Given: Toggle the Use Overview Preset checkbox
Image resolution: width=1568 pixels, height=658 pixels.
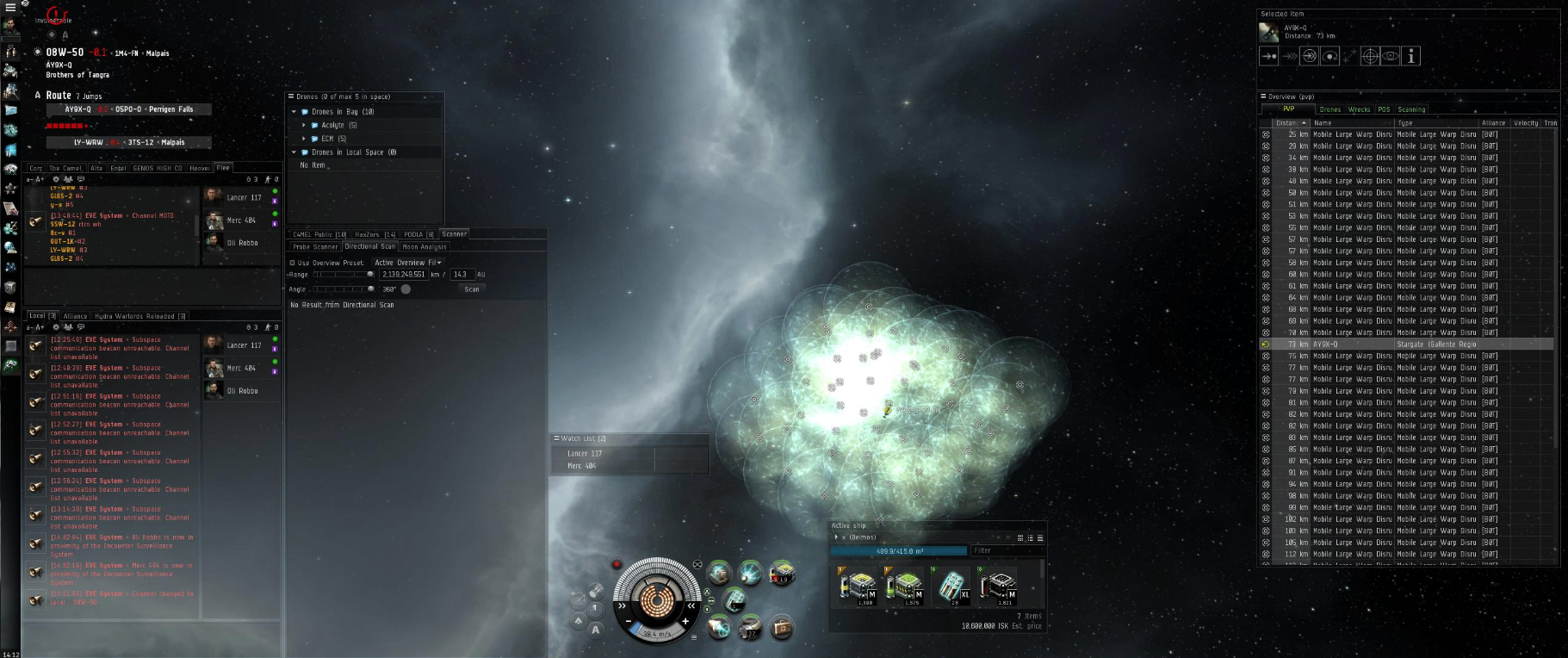Looking at the screenshot, I should click(293, 263).
